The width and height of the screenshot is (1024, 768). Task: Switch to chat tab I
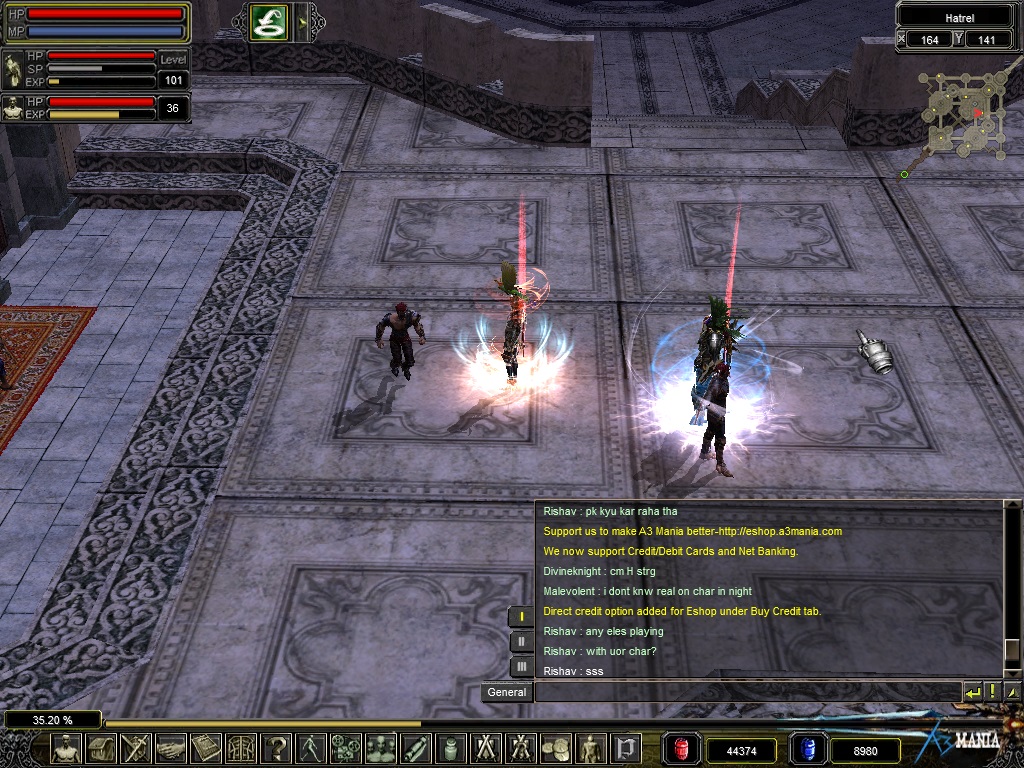pyautogui.click(x=521, y=617)
